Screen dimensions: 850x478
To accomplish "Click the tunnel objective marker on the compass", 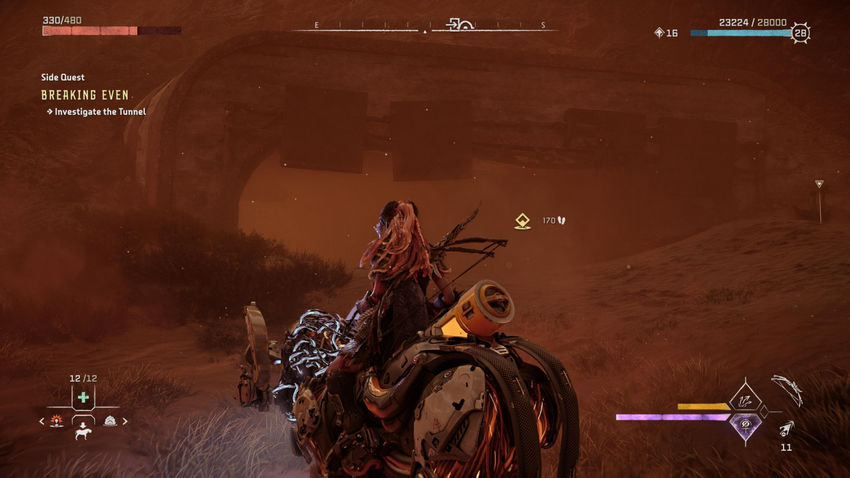I will tap(462, 25).
